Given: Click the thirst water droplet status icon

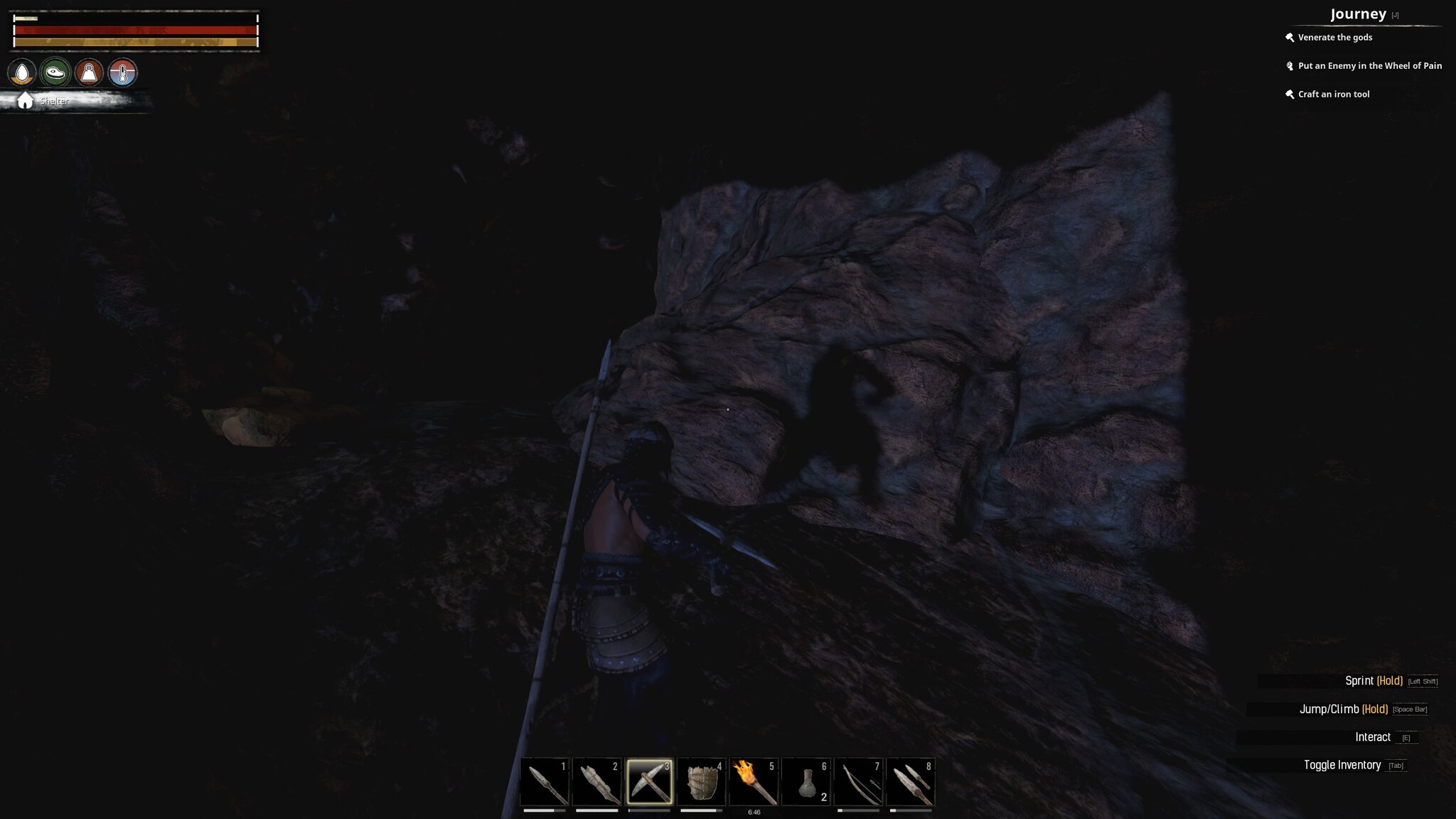Looking at the screenshot, I should [x=23, y=71].
